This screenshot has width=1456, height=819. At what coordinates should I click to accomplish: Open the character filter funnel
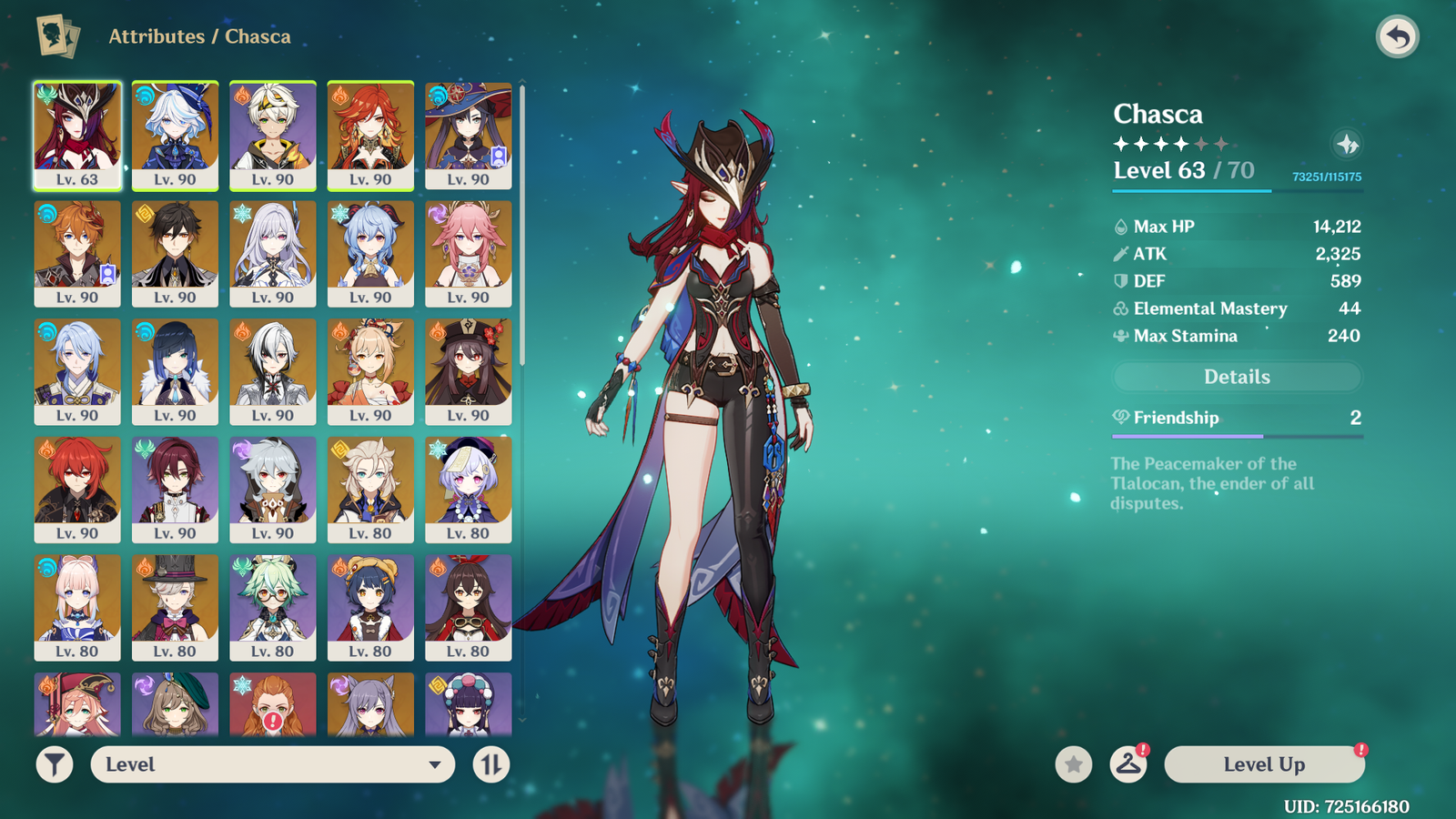[55, 764]
